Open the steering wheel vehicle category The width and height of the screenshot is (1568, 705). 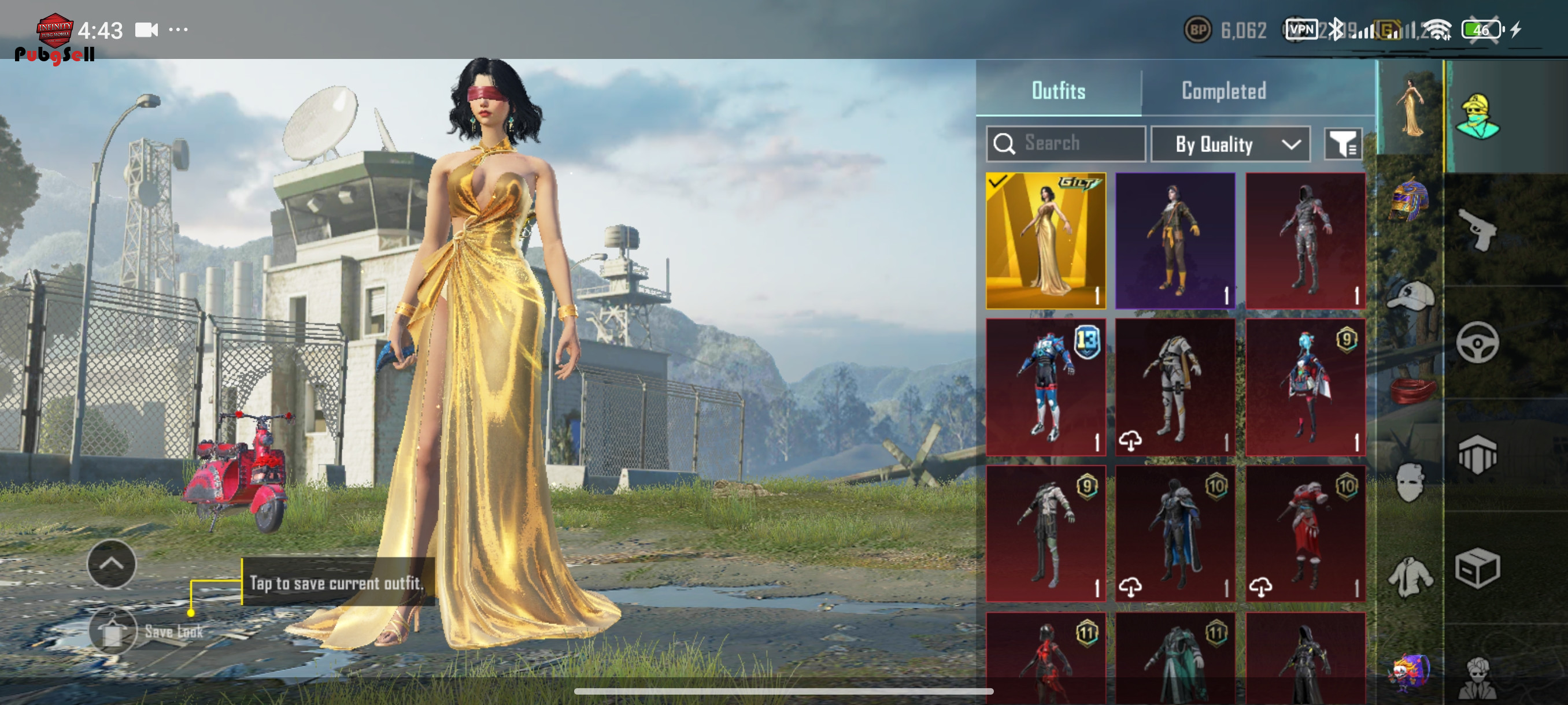(1477, 343)
